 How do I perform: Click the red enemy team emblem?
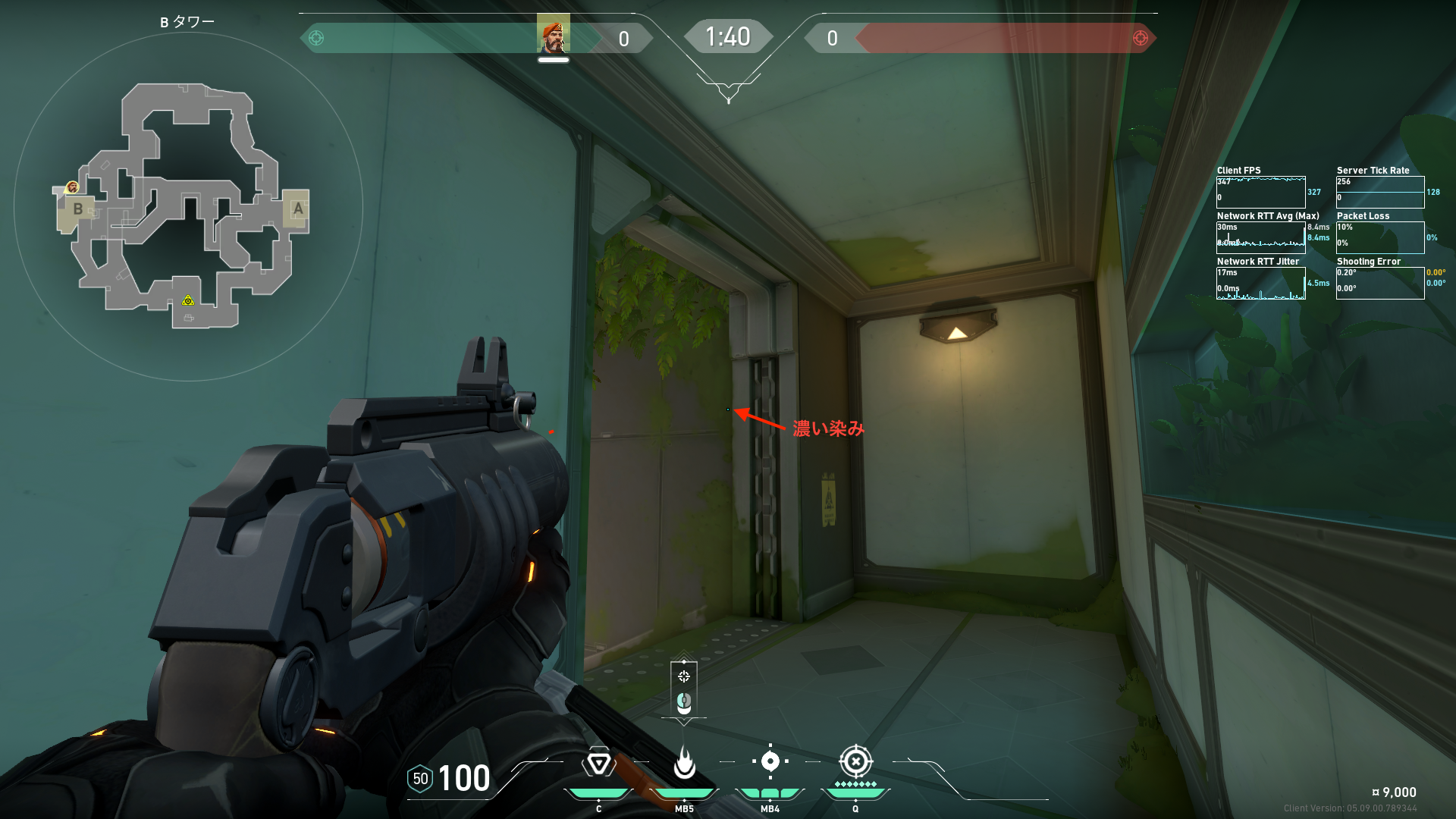pyautogui.click(x=1140, y=38)
